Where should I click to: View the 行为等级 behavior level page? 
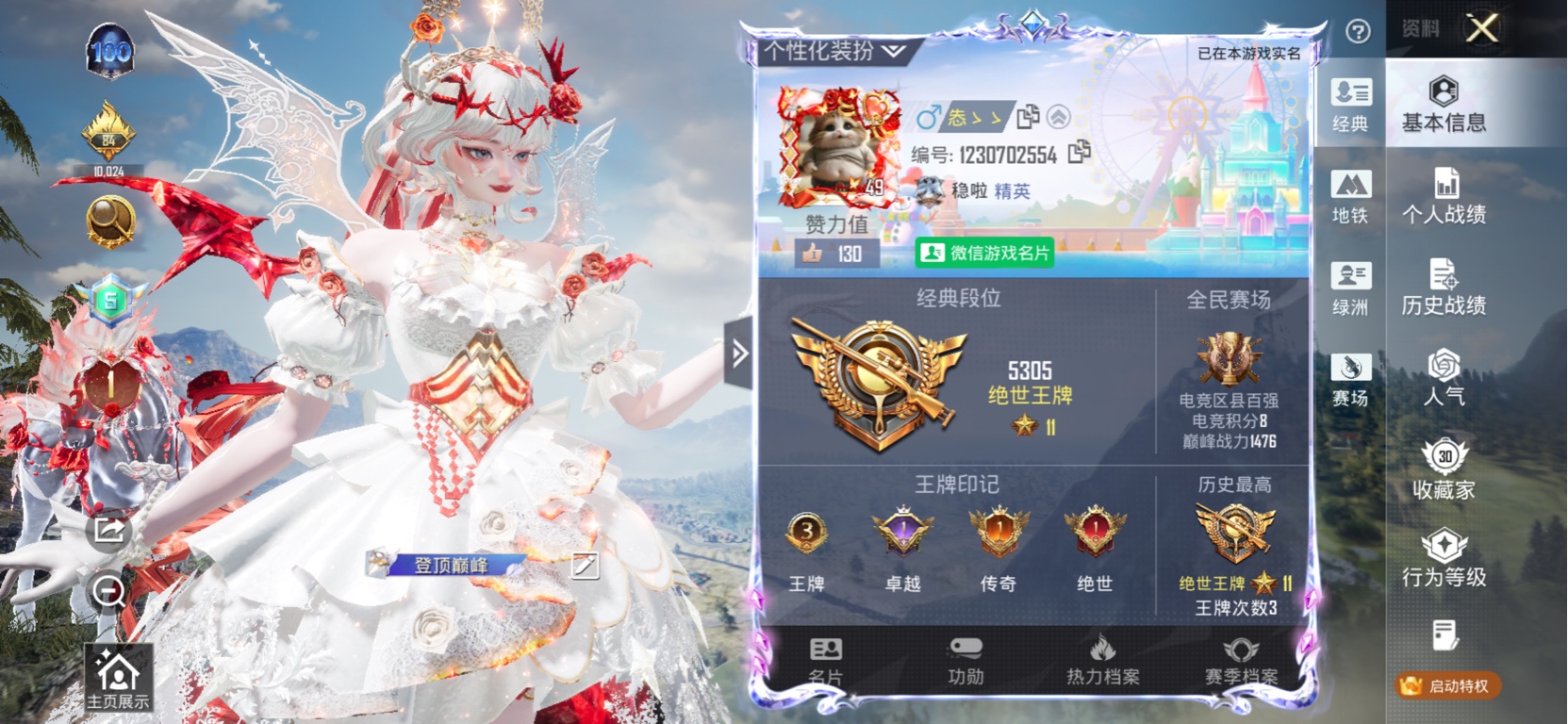pos(1444,560)
